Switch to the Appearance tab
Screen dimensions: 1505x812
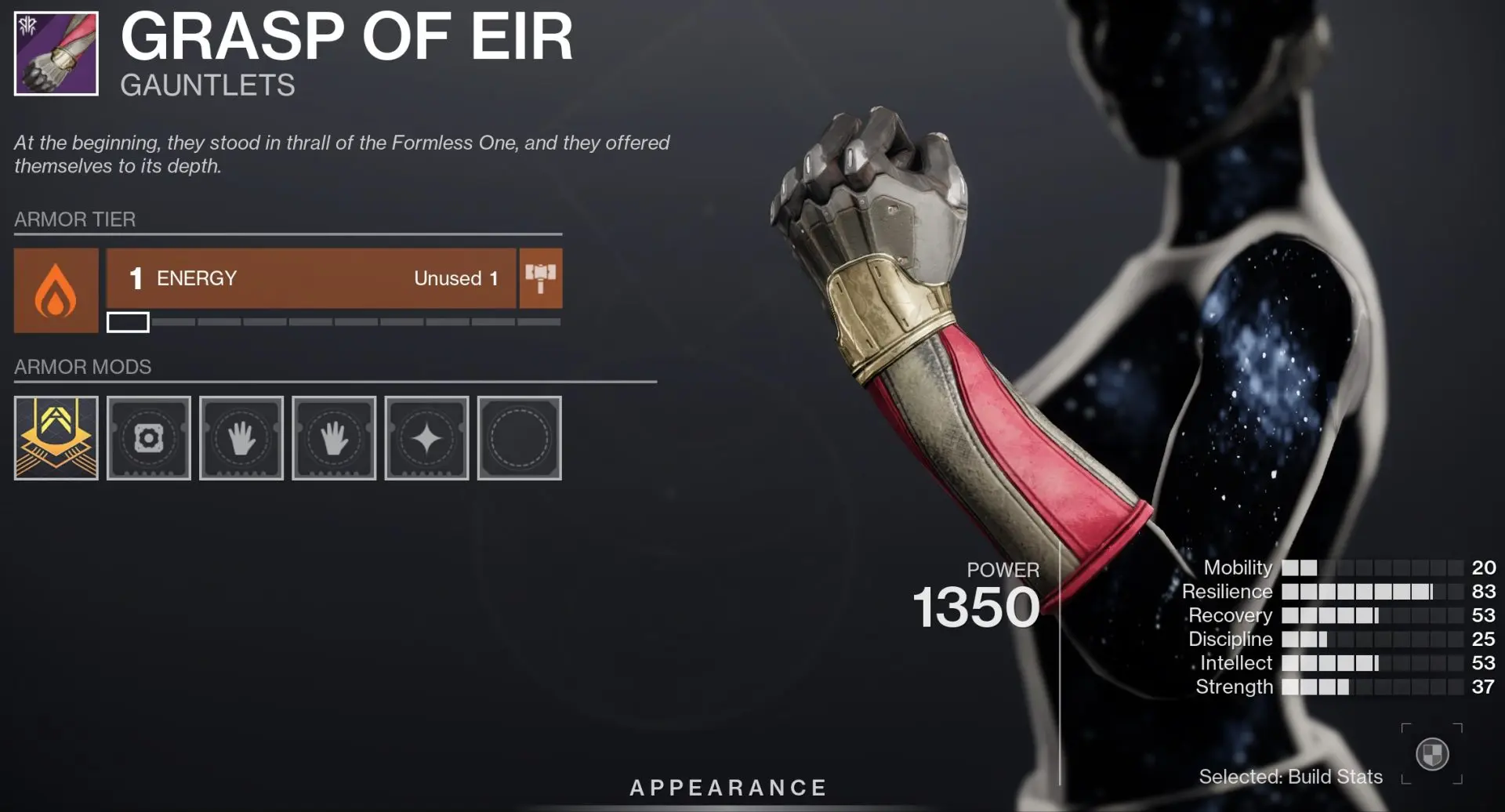tap(730, 787)
